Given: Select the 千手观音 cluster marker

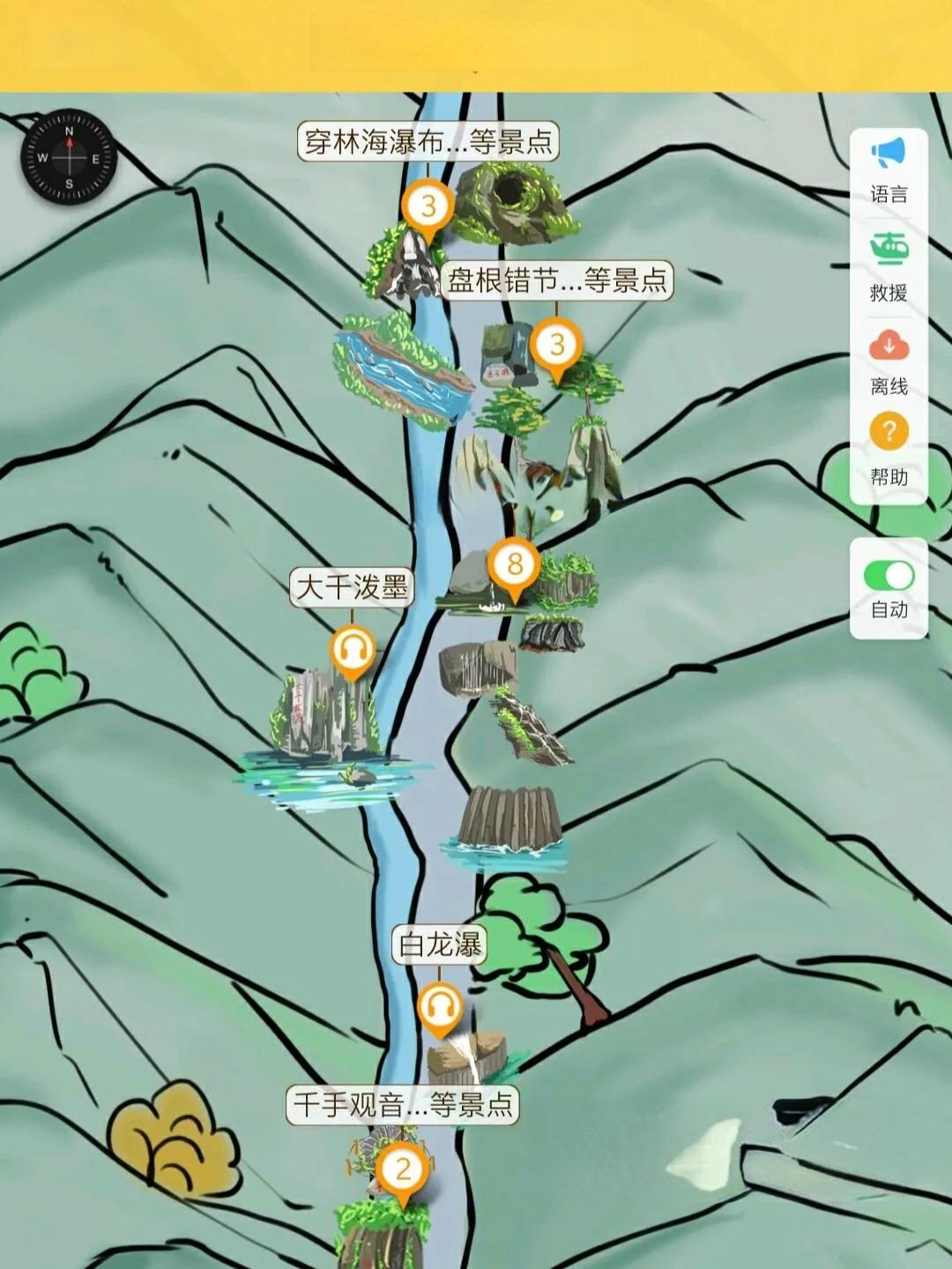Looking at the screenshot, I should tap(403, 1170).
